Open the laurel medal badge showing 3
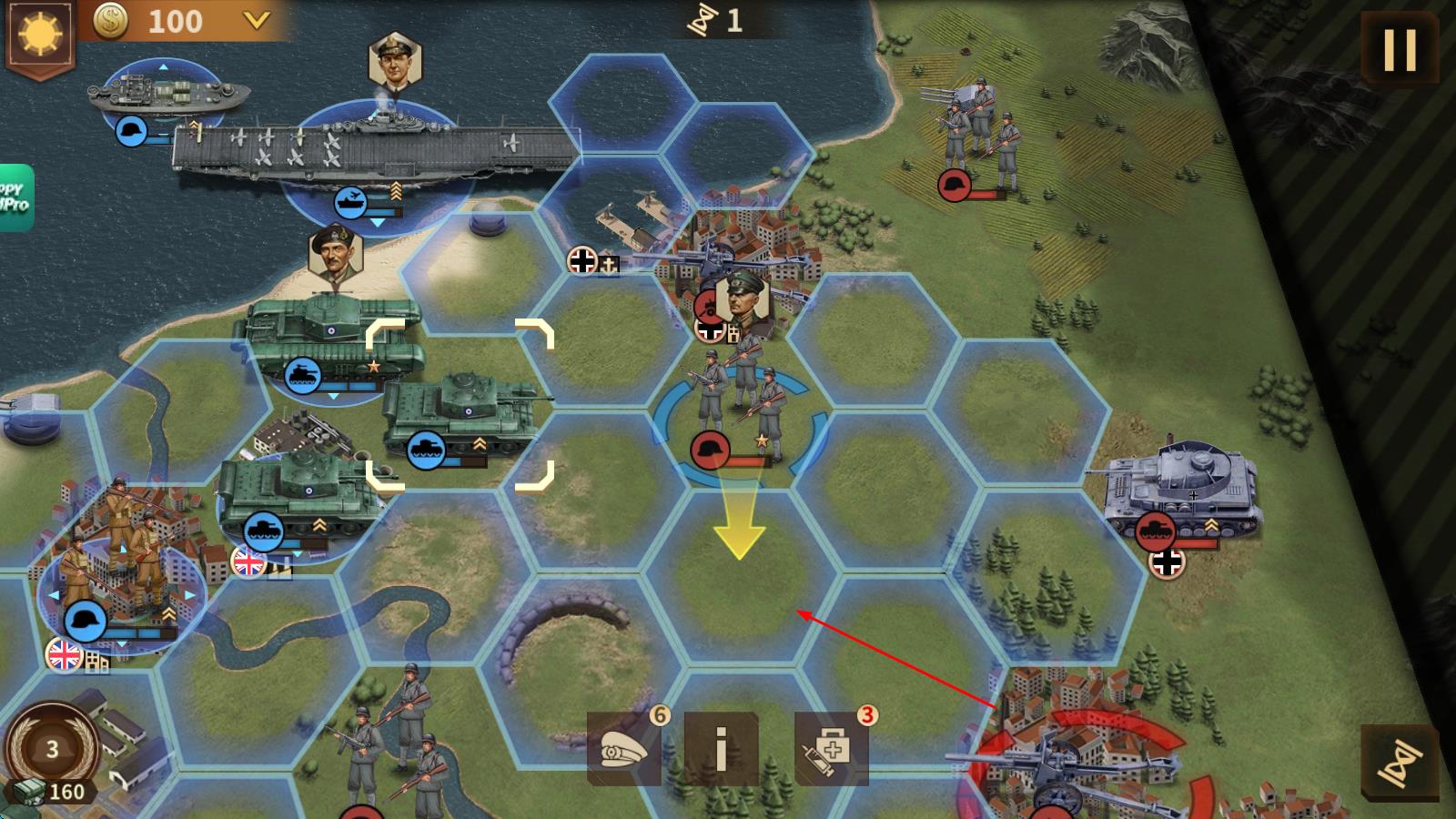Viewport: 1456px width, 819px height. coord(52,748)
